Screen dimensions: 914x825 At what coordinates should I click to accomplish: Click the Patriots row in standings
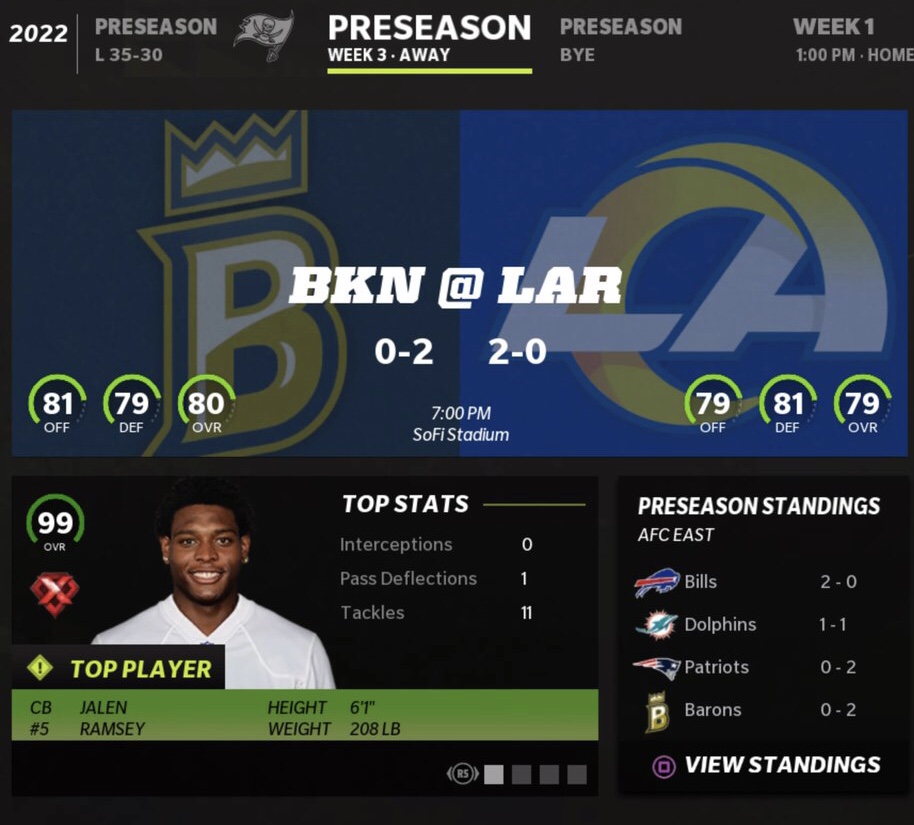coord(746,667)
